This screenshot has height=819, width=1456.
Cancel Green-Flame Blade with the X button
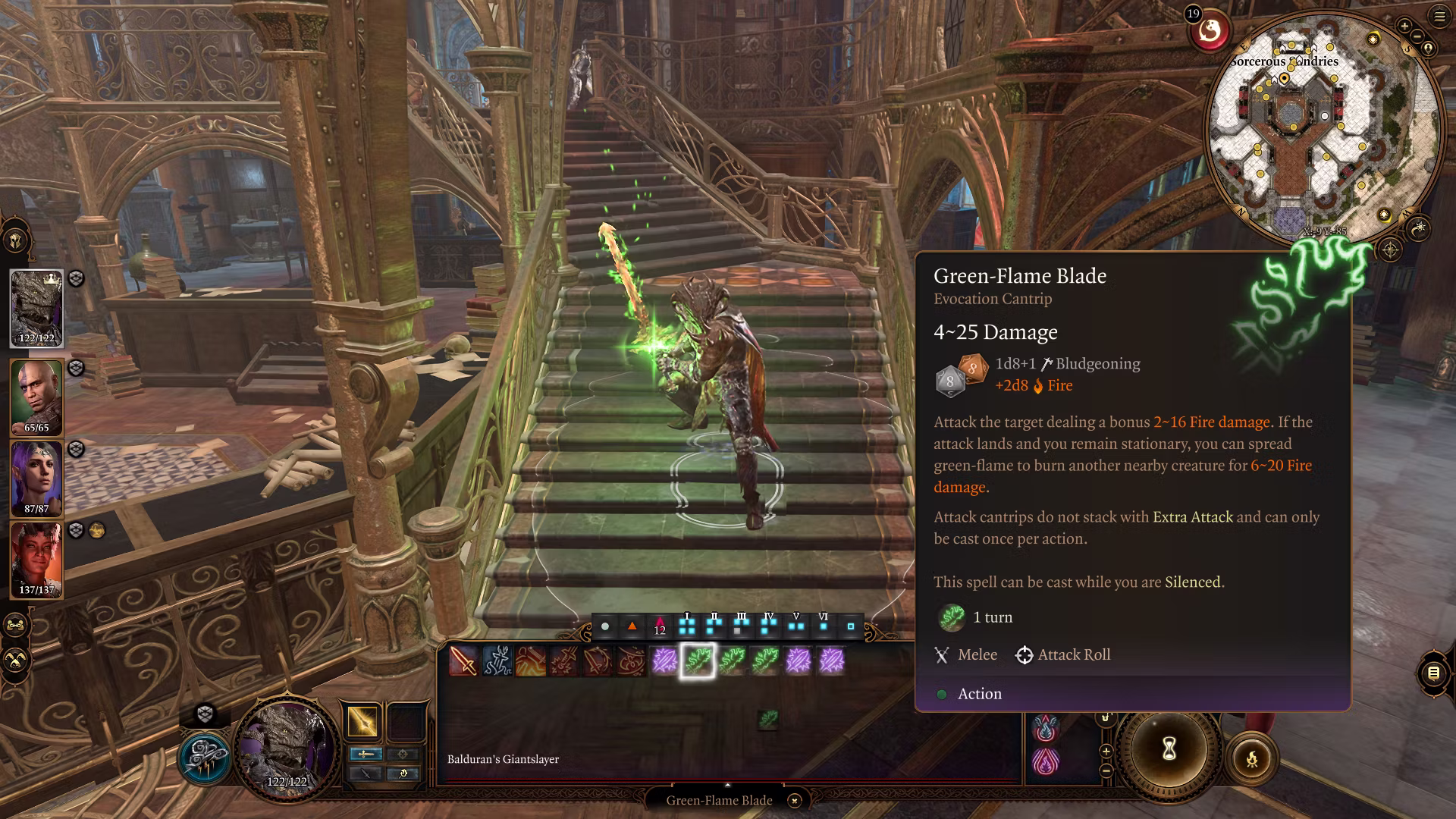click(794, 801)
